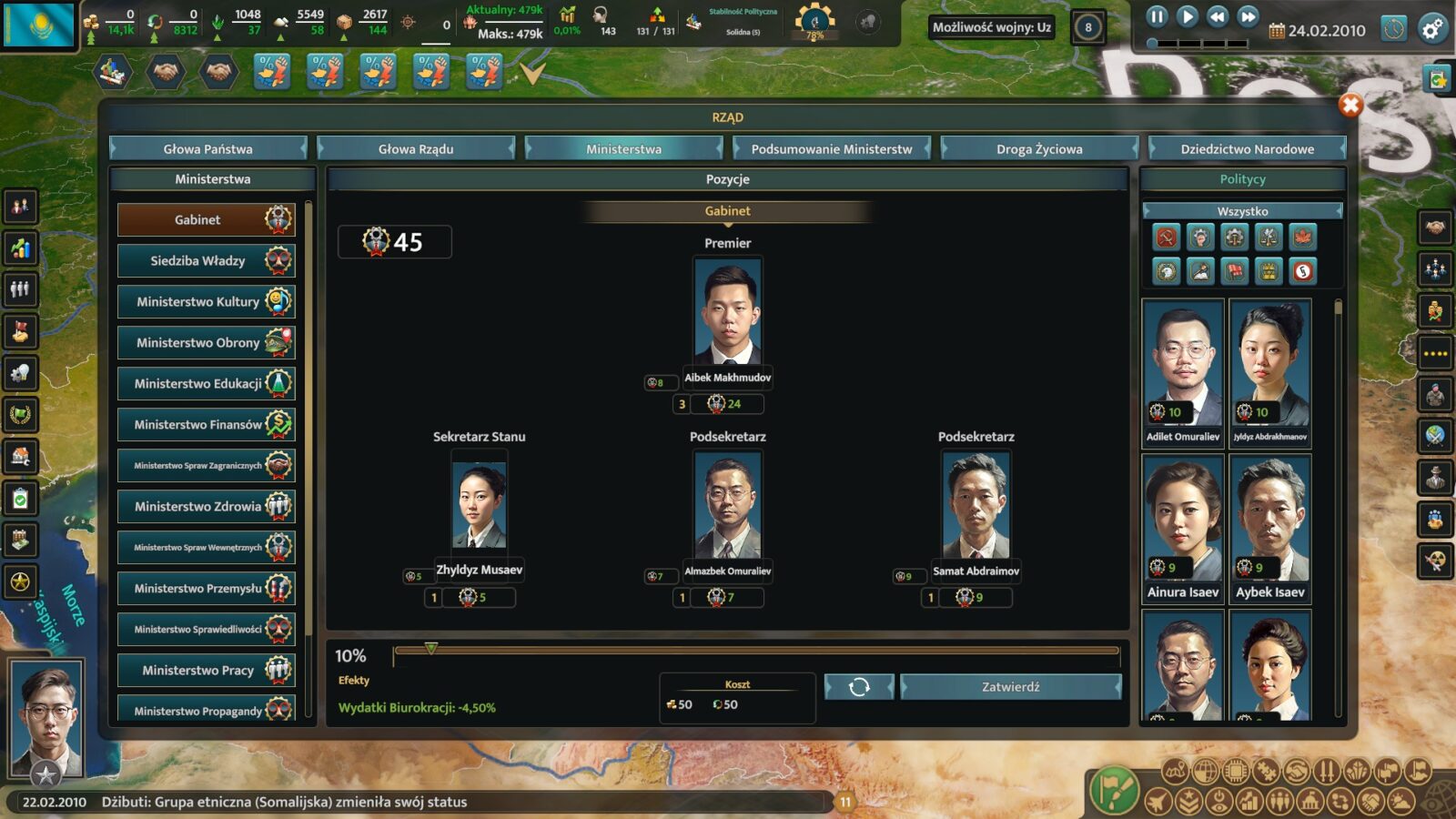
Task: Switch to Głowa Państwa tab
Action: pos(208,148)
